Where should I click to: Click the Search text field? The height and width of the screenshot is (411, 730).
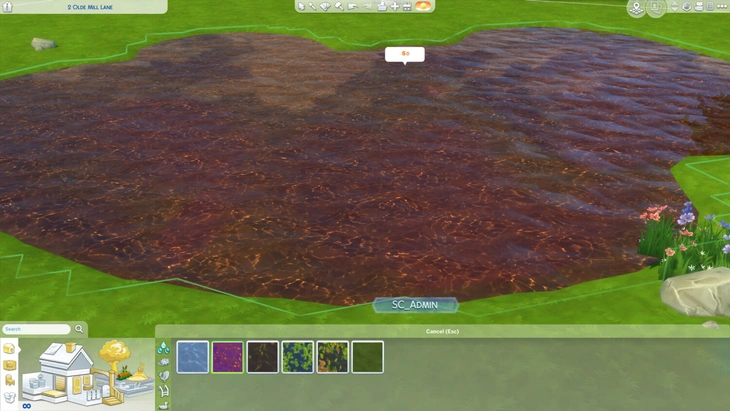coord(36,329)
